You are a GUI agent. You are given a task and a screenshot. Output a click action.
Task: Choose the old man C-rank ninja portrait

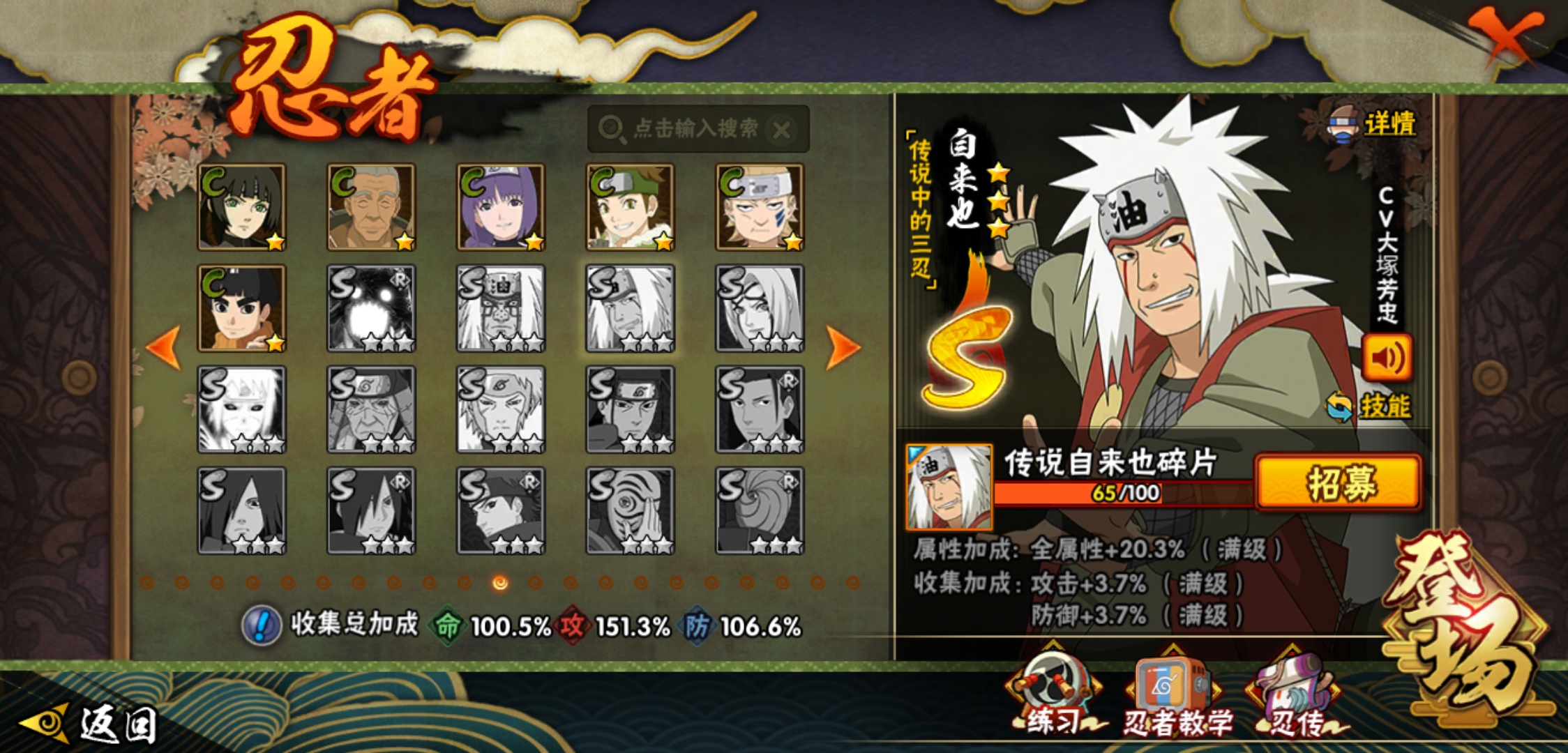coord(371,207)
